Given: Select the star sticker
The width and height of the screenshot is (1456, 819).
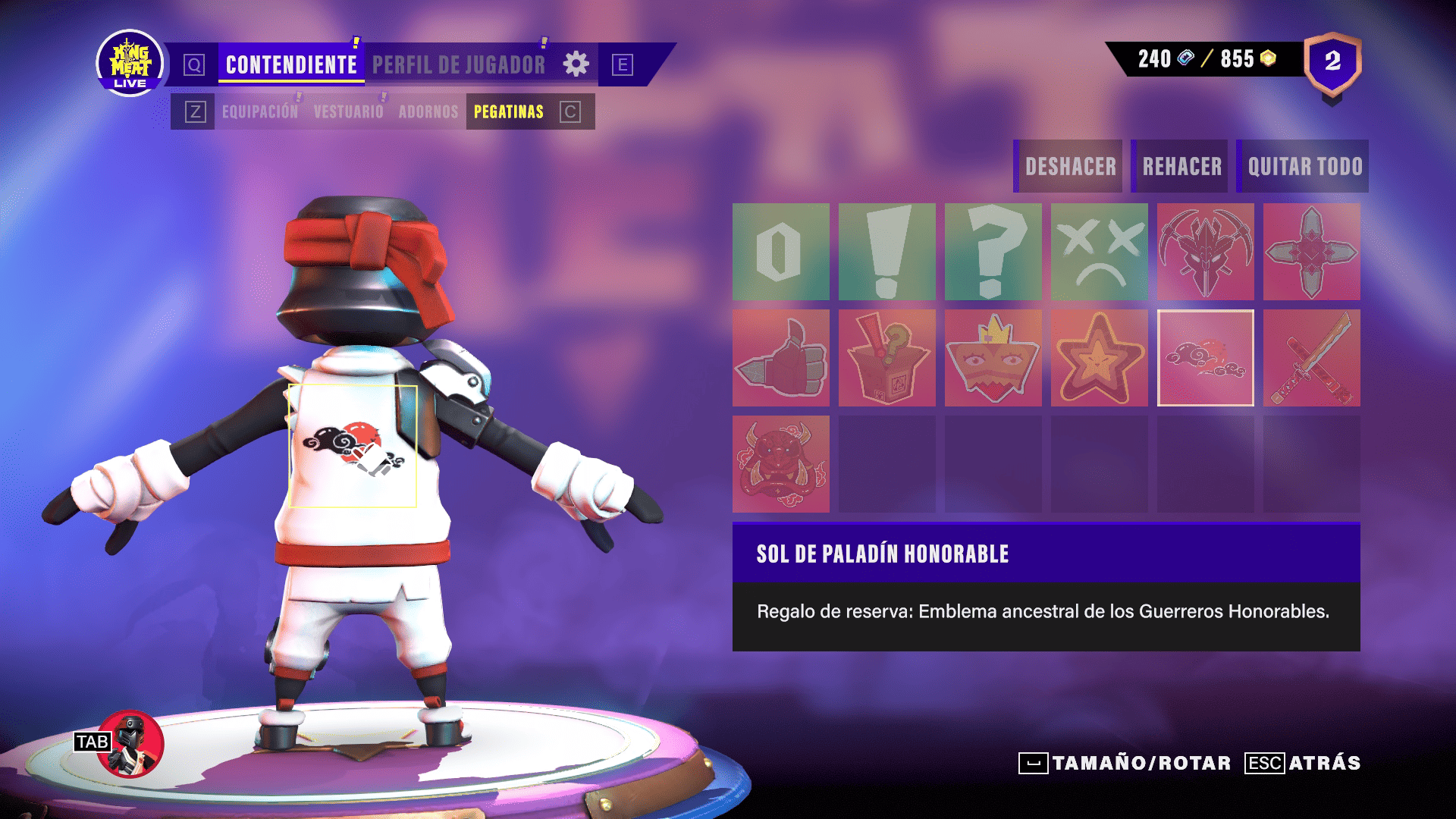Looking at the screenshot, I should 1099,358.
